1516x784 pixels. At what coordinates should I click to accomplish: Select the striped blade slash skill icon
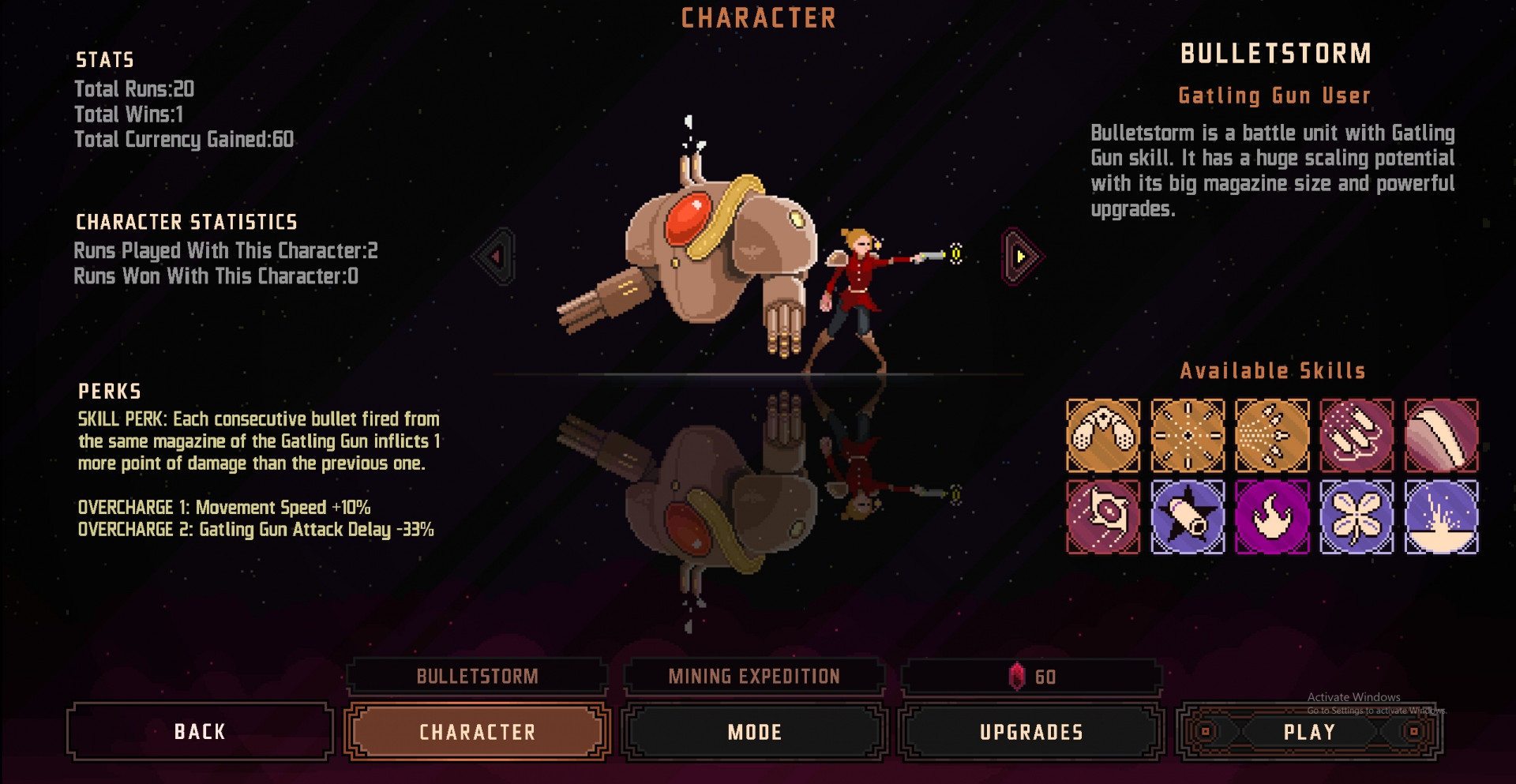click(x=1441, y=435)
